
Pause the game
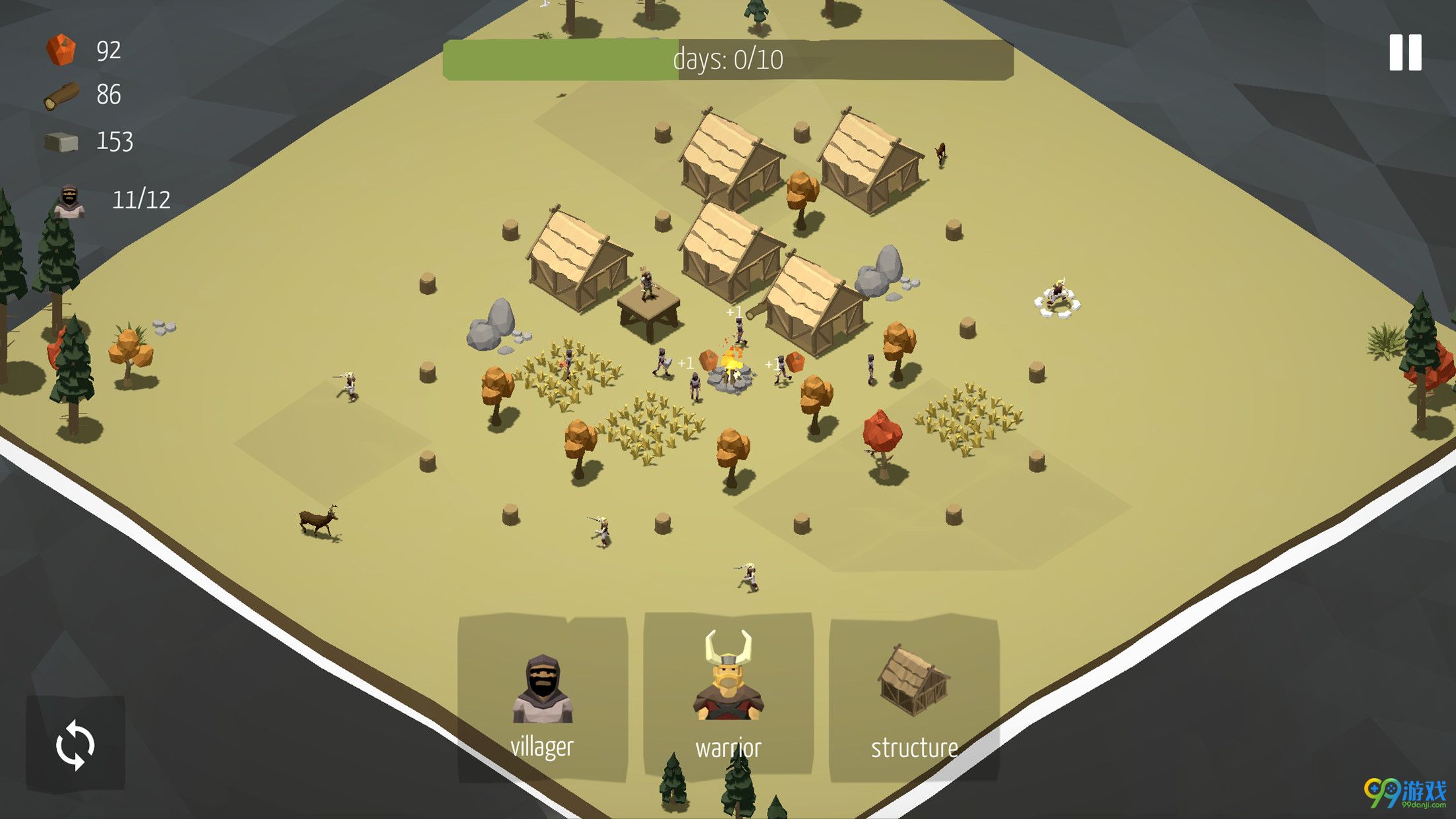1405,53
